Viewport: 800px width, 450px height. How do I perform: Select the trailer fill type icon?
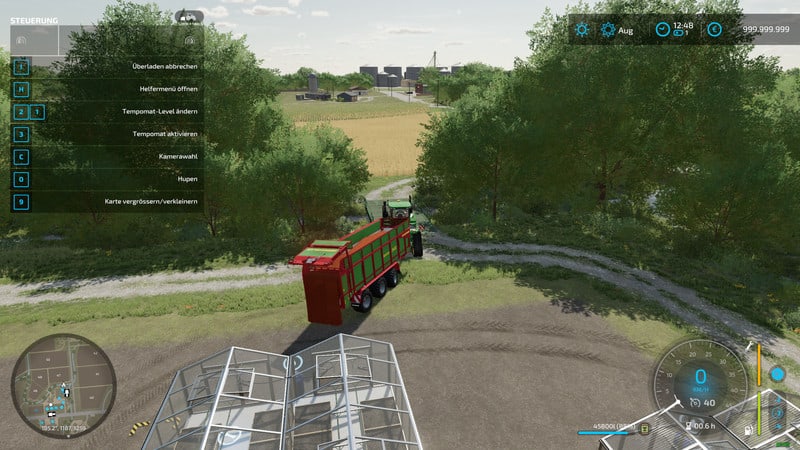click(x=645, y=430)
